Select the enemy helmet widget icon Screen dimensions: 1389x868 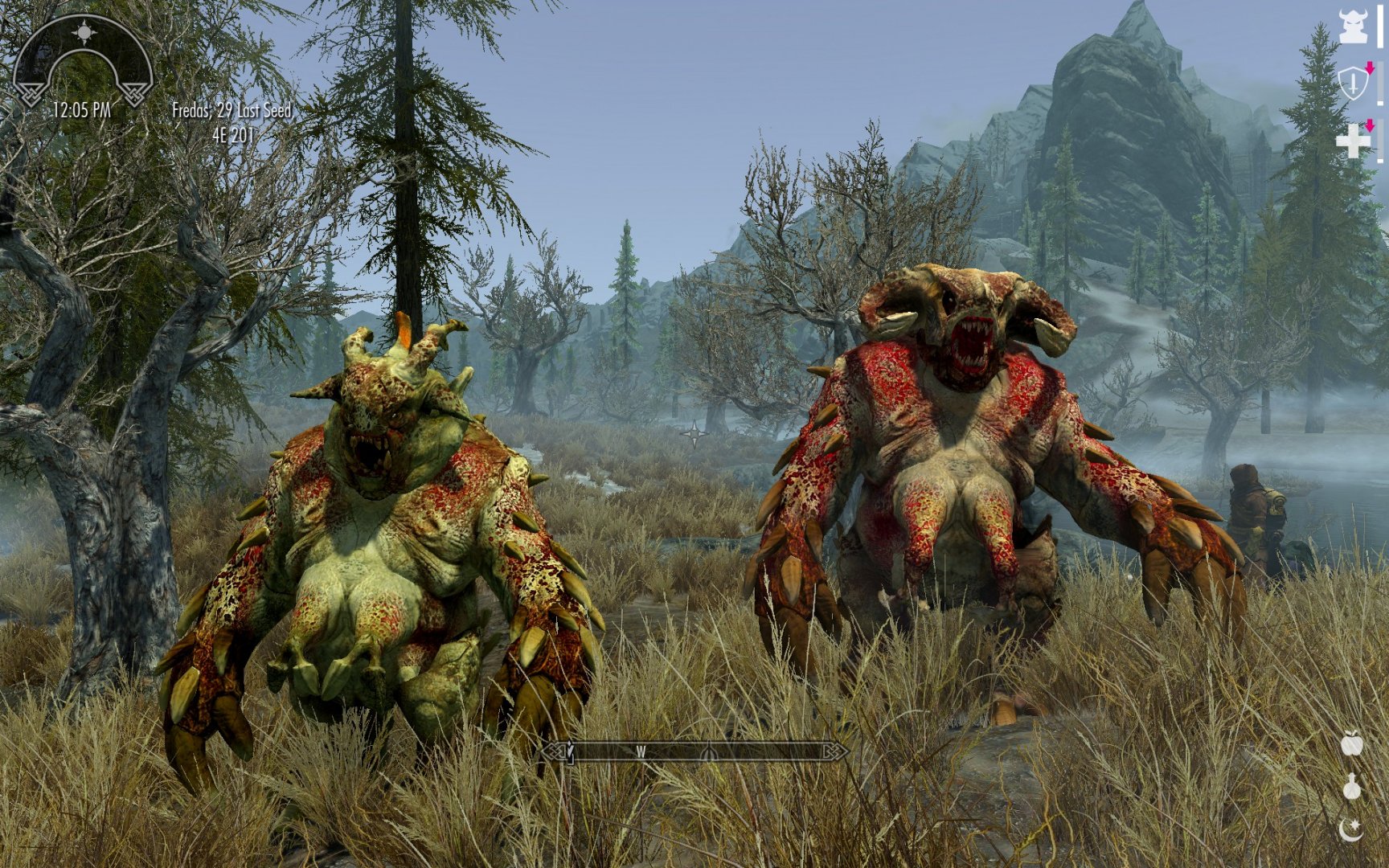1354,25
